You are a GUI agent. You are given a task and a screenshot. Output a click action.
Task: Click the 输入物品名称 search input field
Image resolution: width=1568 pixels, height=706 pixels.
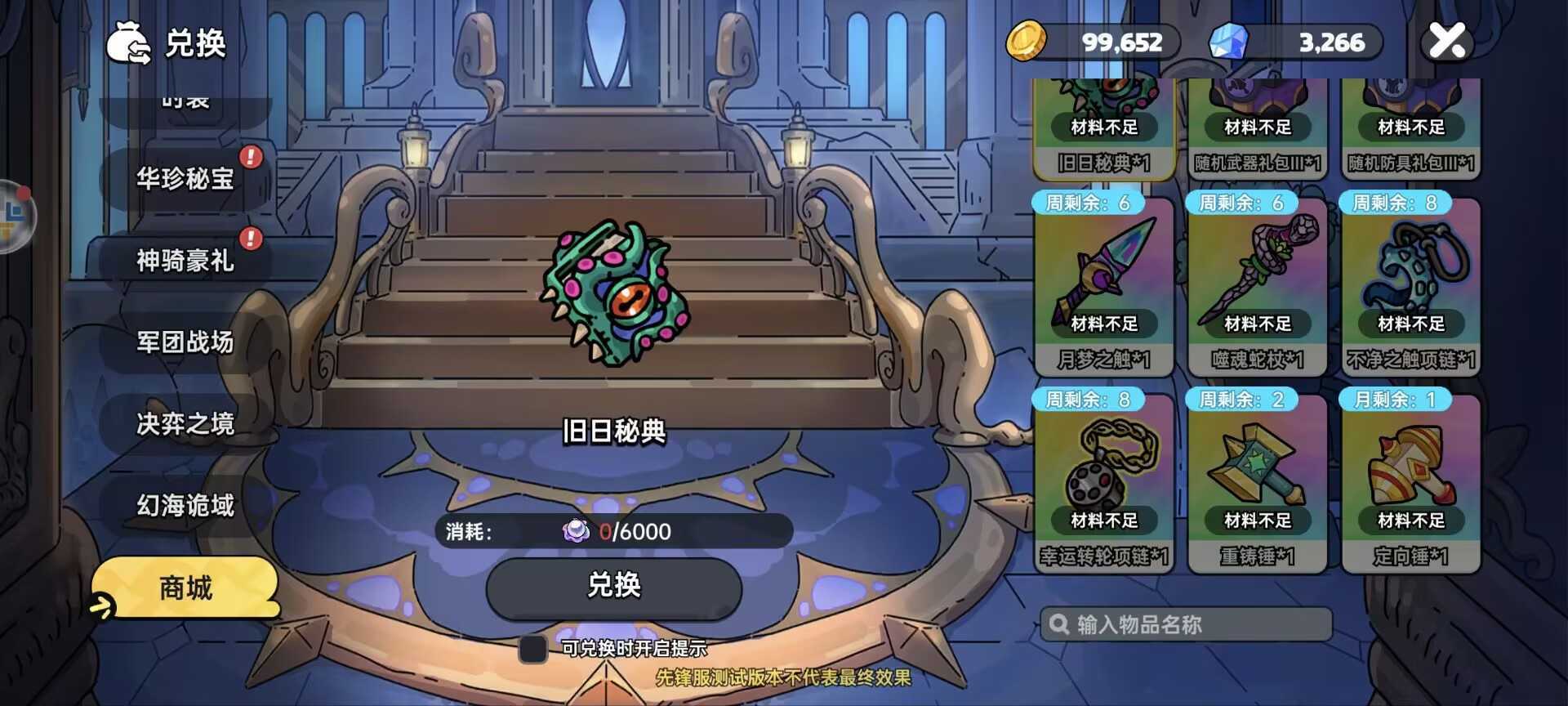pos(1184,624)
